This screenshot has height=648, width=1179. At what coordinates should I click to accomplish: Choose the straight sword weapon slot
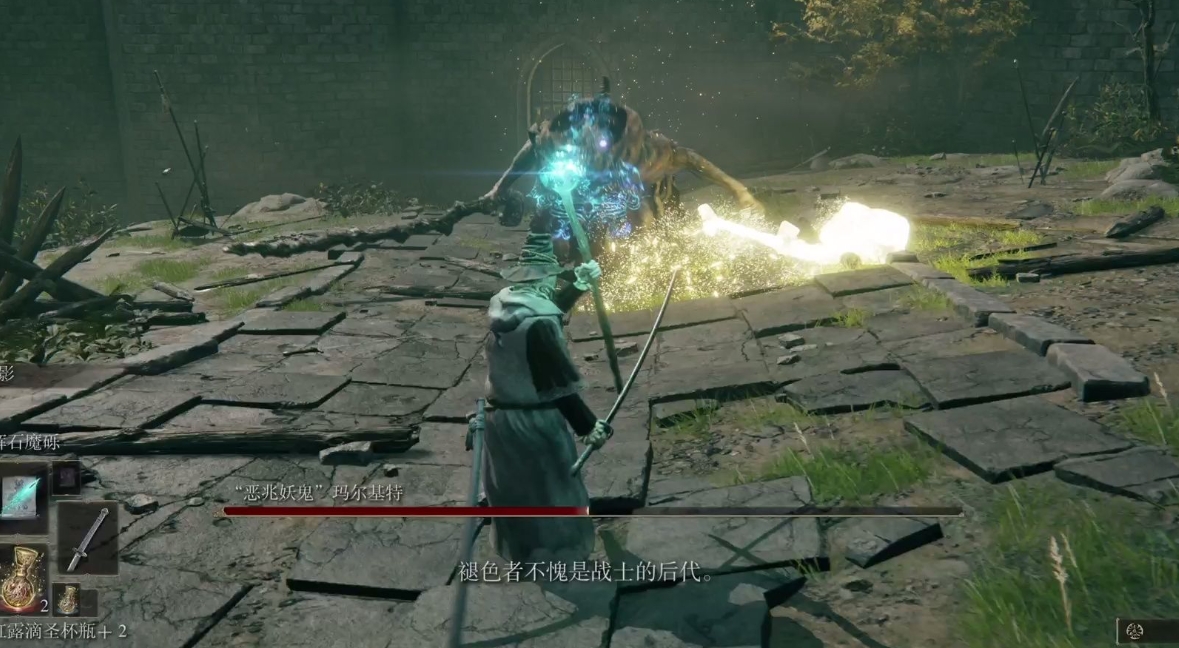click(x=87, y=539)
